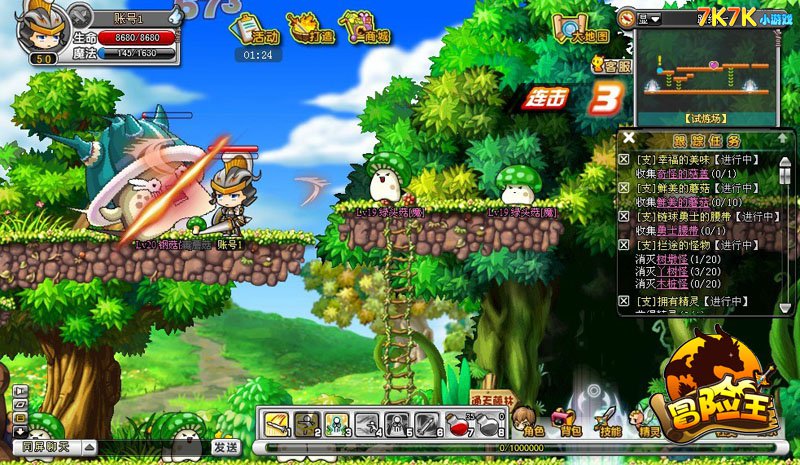Open the 商城 shop
The width and height of the screenshot is (800, 465).
point(365,29)
